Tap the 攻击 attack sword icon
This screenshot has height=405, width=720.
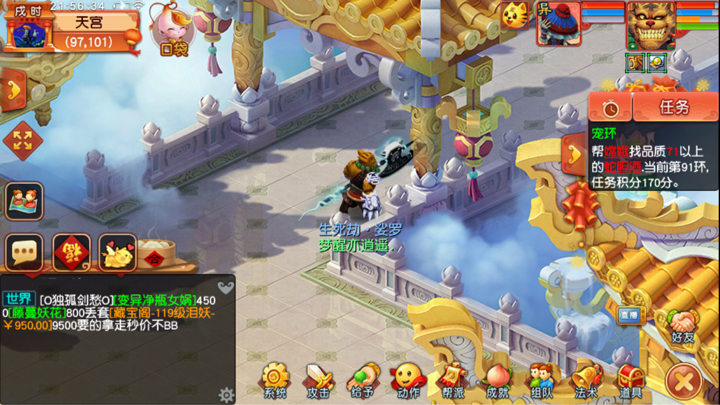[x=319, y=380]
